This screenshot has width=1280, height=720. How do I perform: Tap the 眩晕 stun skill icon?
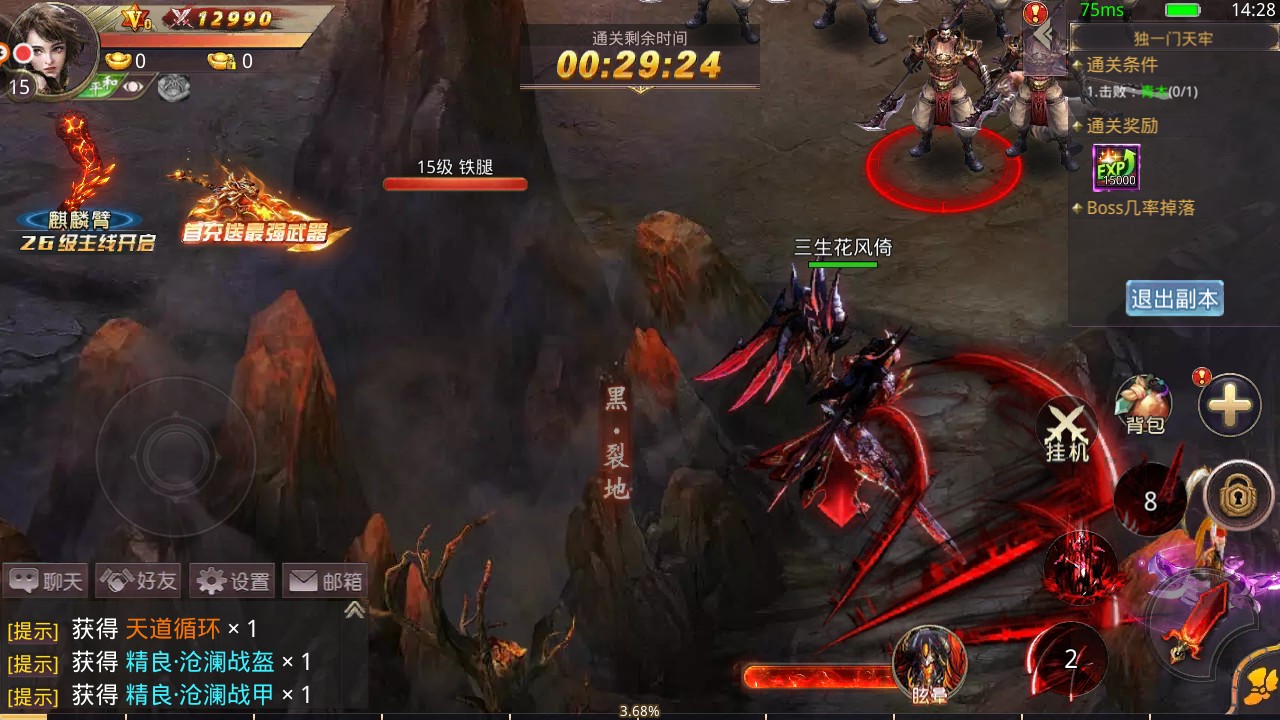pyautogui.click(x=930, y=662)
